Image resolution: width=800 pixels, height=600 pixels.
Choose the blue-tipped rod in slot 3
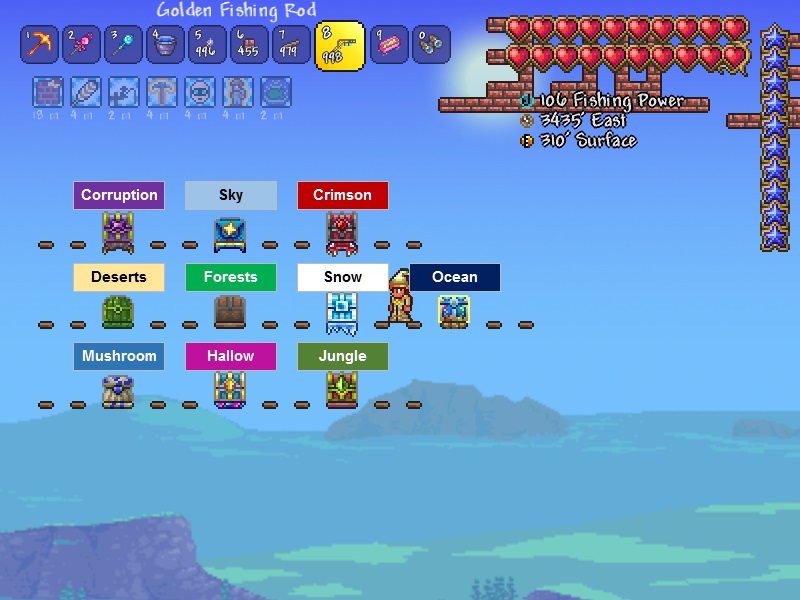pyautogui.click(x=123, y=45)
